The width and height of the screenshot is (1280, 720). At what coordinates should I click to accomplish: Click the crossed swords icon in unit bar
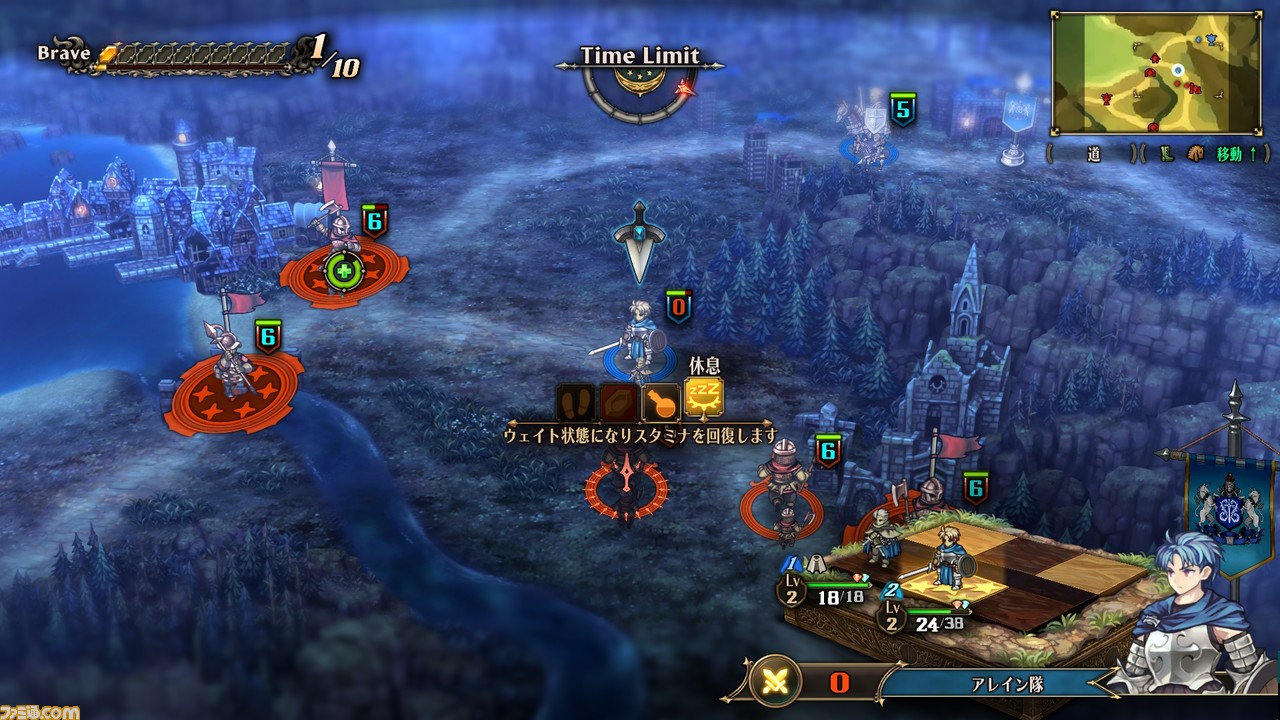(775, 683)
